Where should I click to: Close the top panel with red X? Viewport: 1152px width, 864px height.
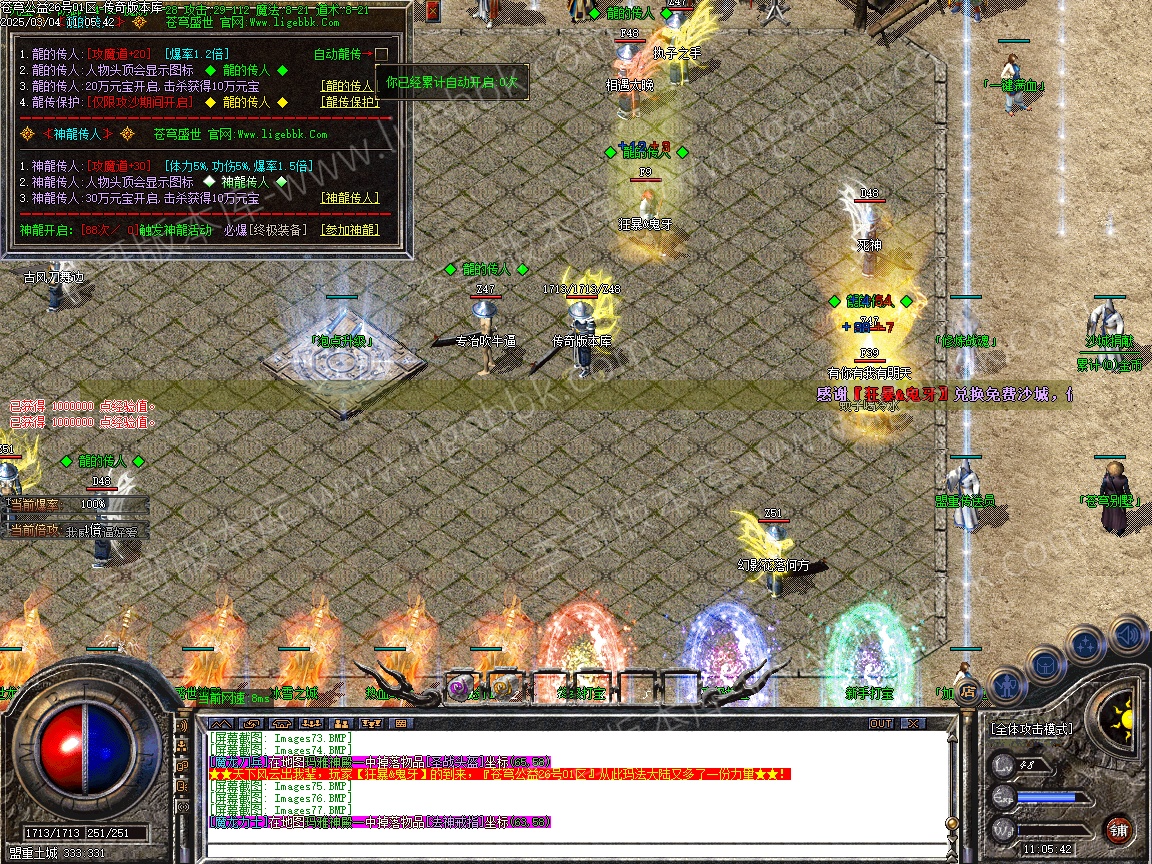pos(432,11)
